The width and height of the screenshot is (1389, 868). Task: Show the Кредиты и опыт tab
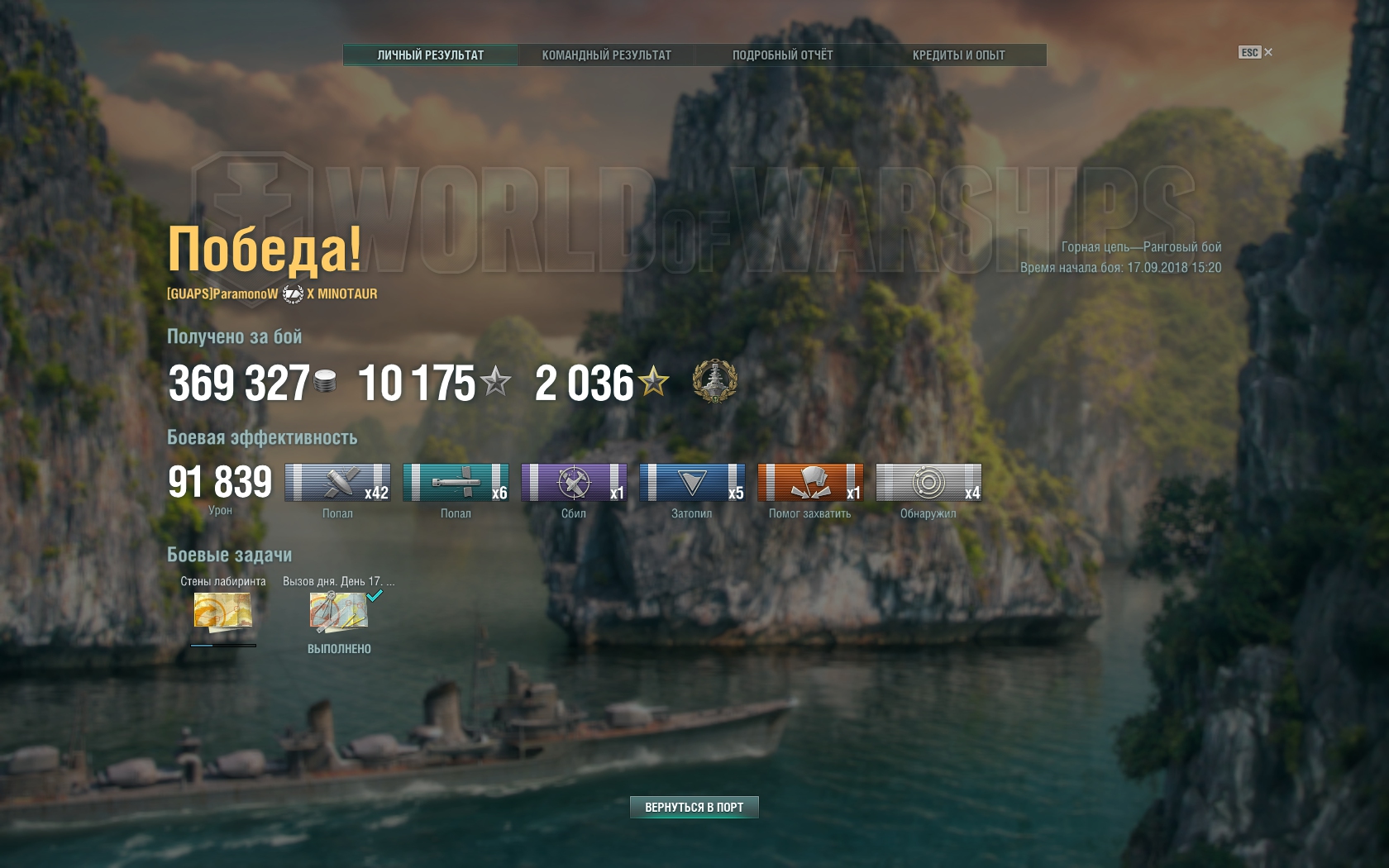(x=958, y=55)
